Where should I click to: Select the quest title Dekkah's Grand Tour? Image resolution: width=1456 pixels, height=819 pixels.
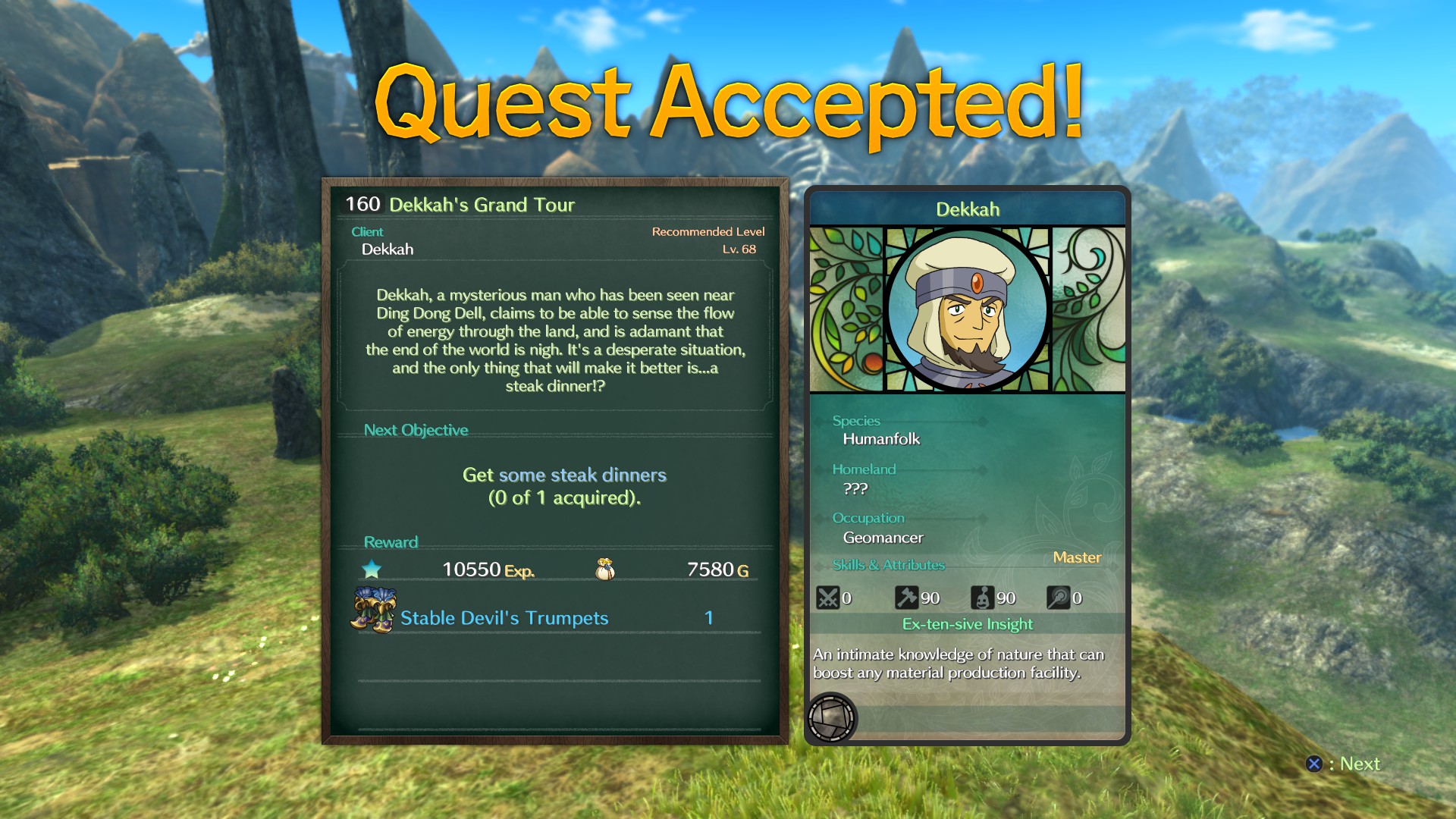482,204
